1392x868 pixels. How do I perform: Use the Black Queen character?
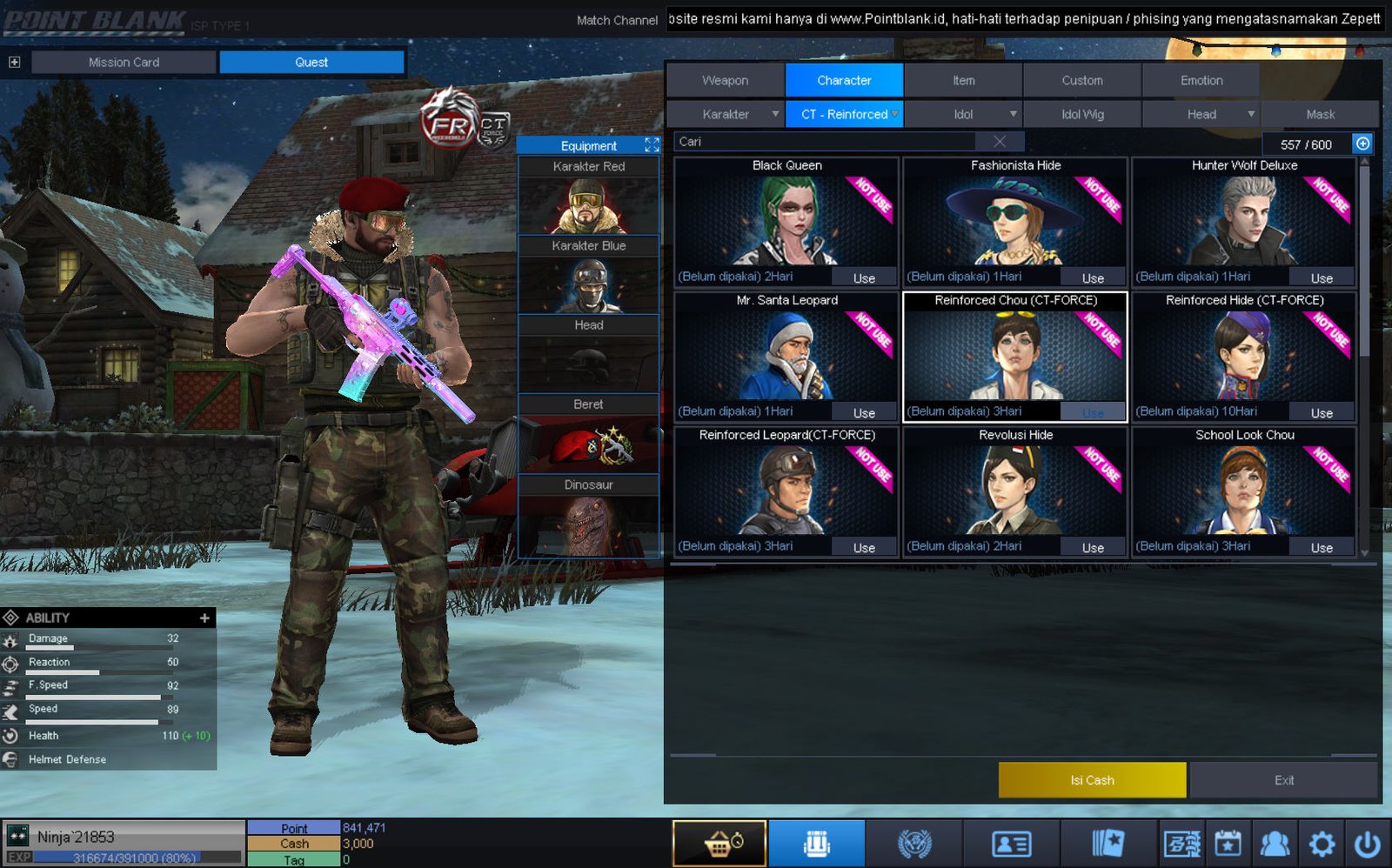click(x=864, y=278)
